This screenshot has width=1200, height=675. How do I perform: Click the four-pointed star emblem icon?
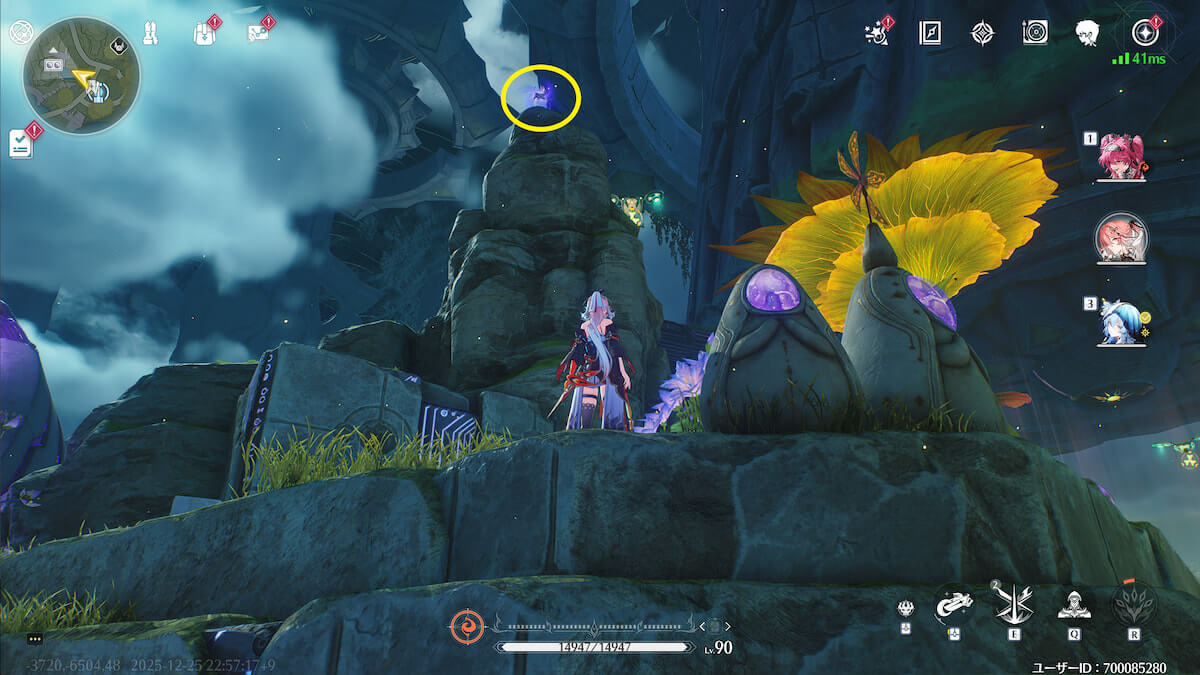point(983,33)
